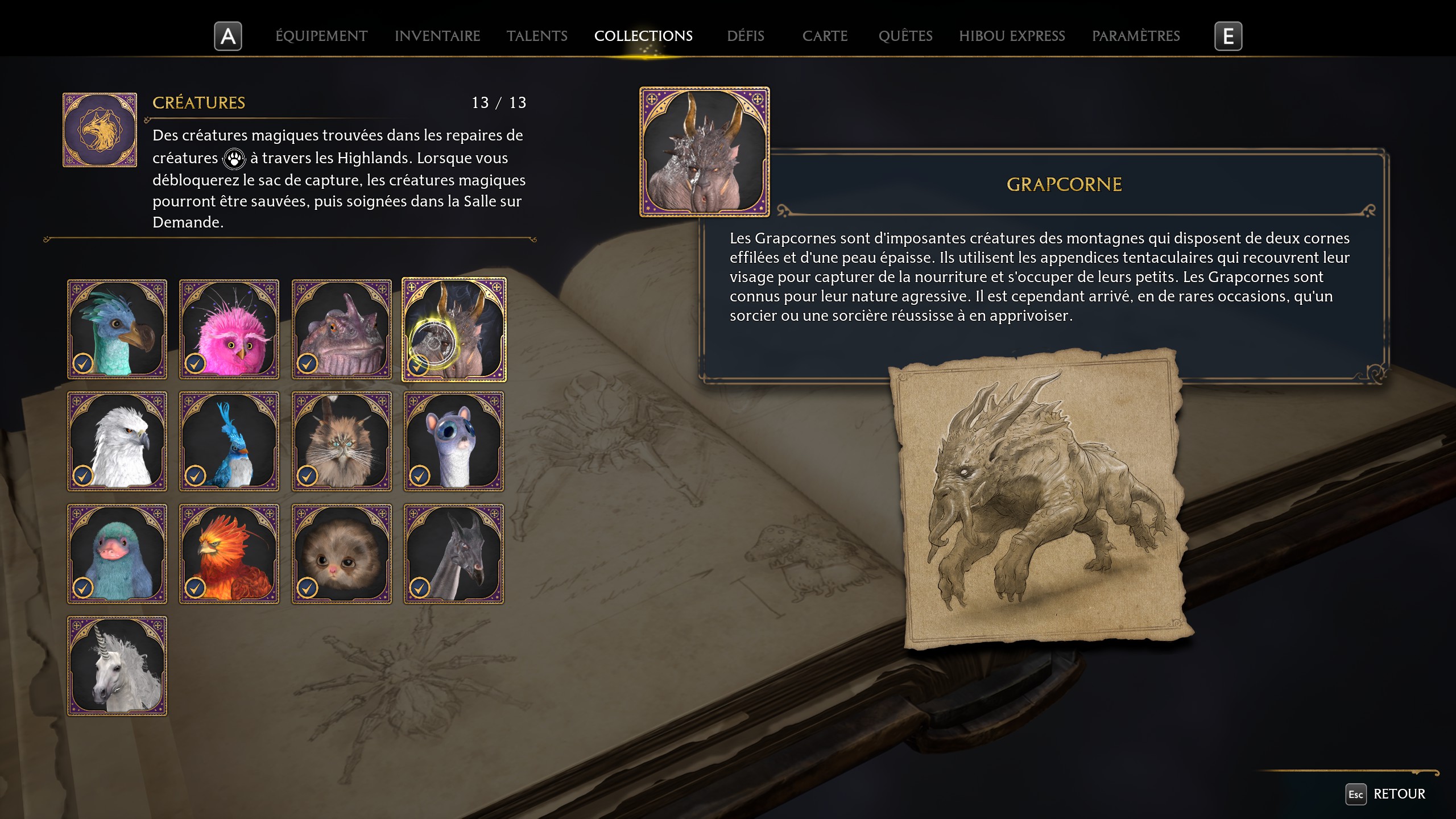Image resolution: width=1456 pixels, height=819 pixels.
Task: Open the HIBOU EXPRESS menu
Action: pyautogui.click(x=1012, y=36)
